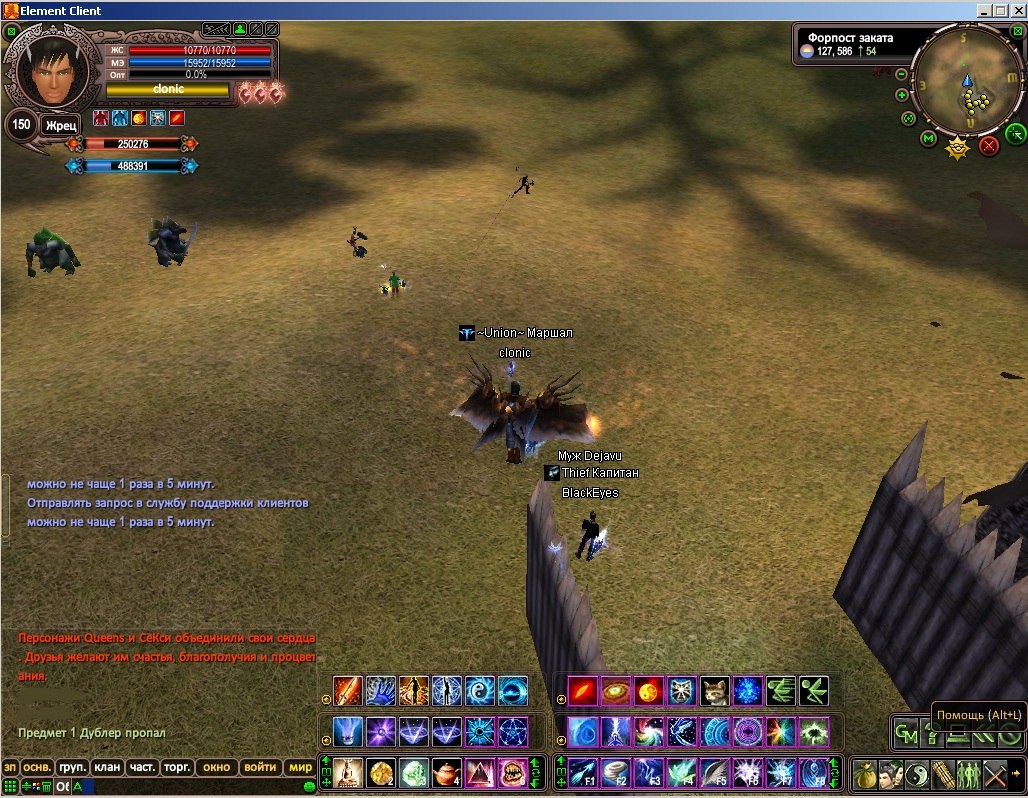Cast the feather skill on F5
This screenshot has width=1028, height=798.
[713, 773]
